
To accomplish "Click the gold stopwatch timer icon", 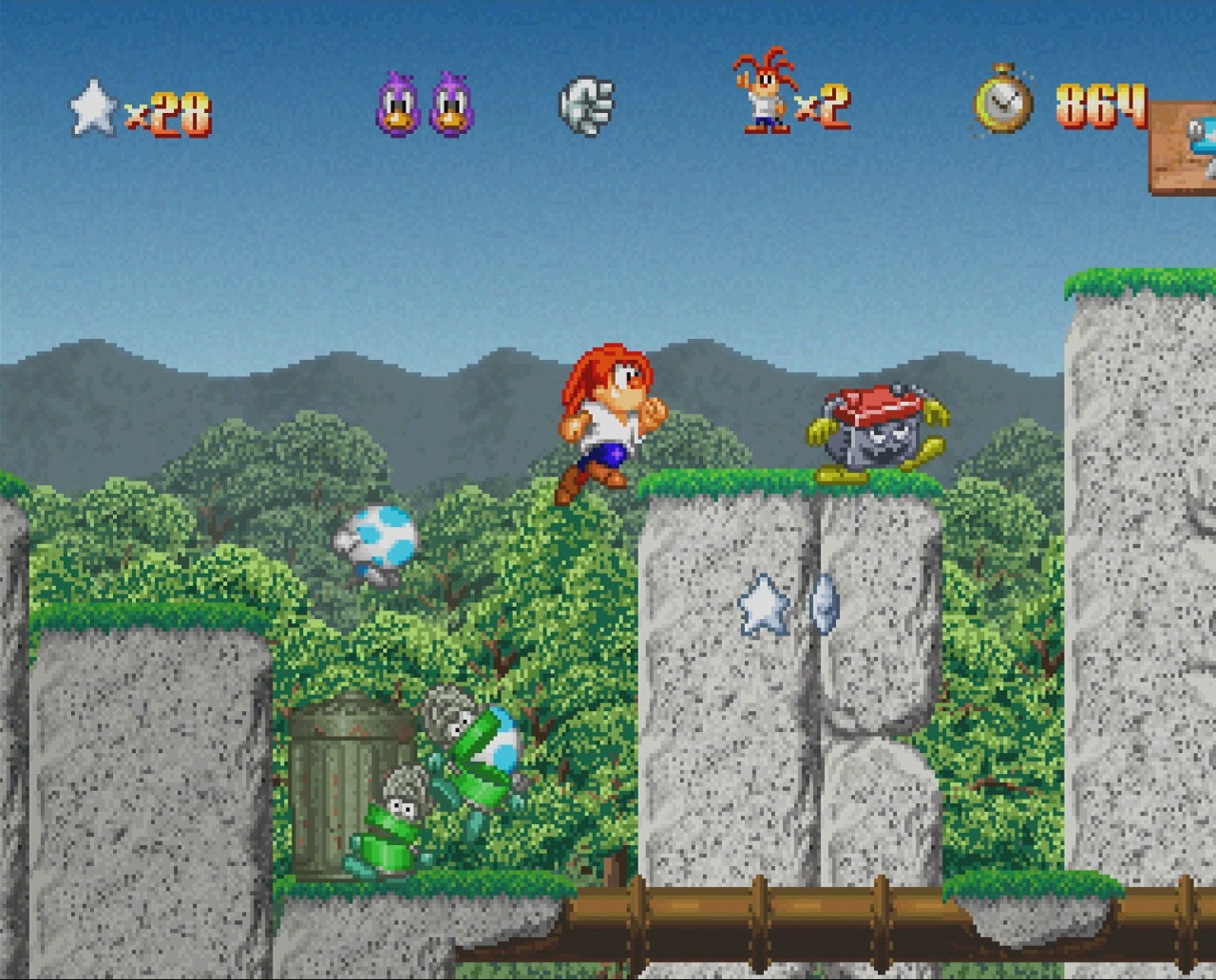I will coord(1003,99).
